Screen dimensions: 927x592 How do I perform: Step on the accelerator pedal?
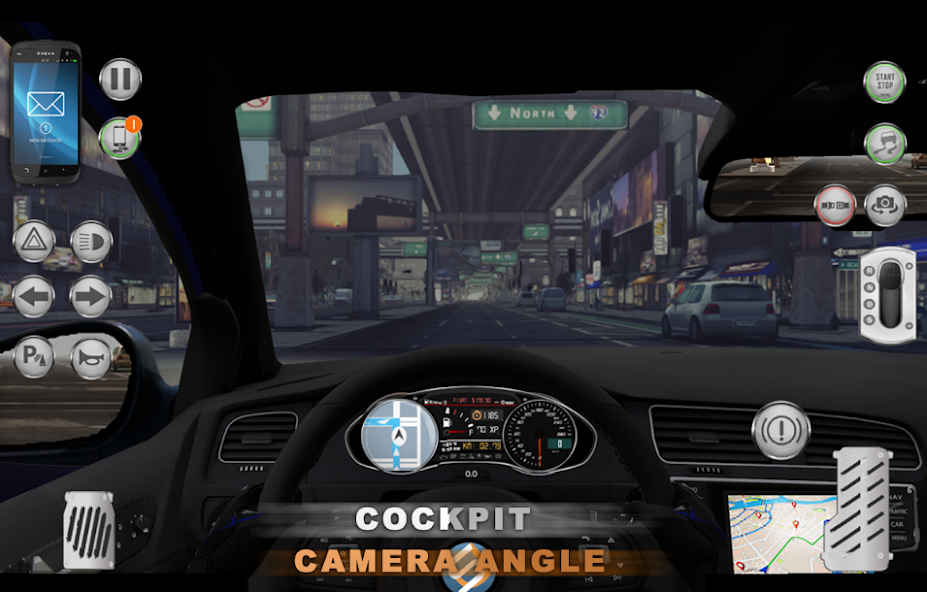[x=861, y=504]
